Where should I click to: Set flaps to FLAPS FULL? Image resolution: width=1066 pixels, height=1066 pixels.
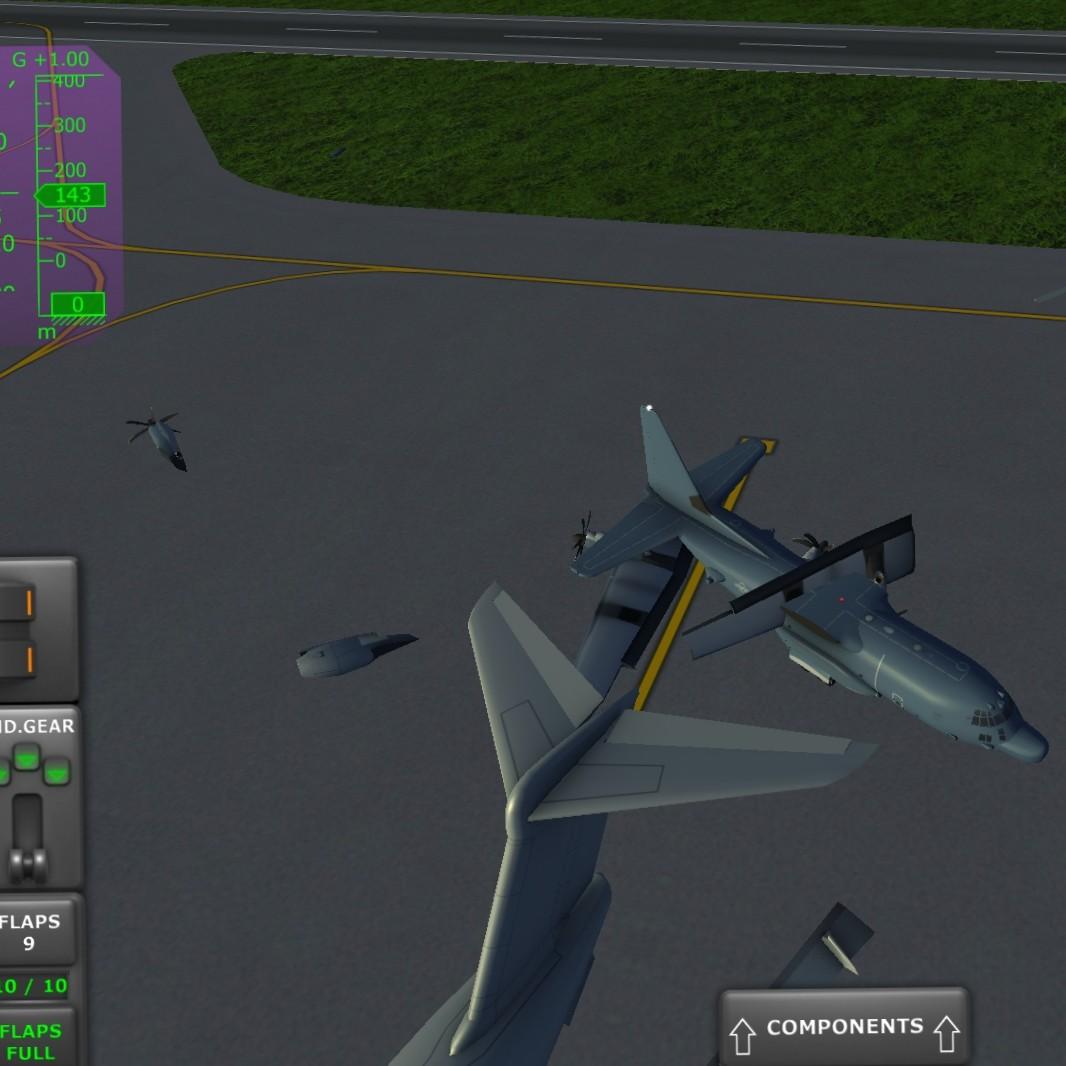(32, 1041)
